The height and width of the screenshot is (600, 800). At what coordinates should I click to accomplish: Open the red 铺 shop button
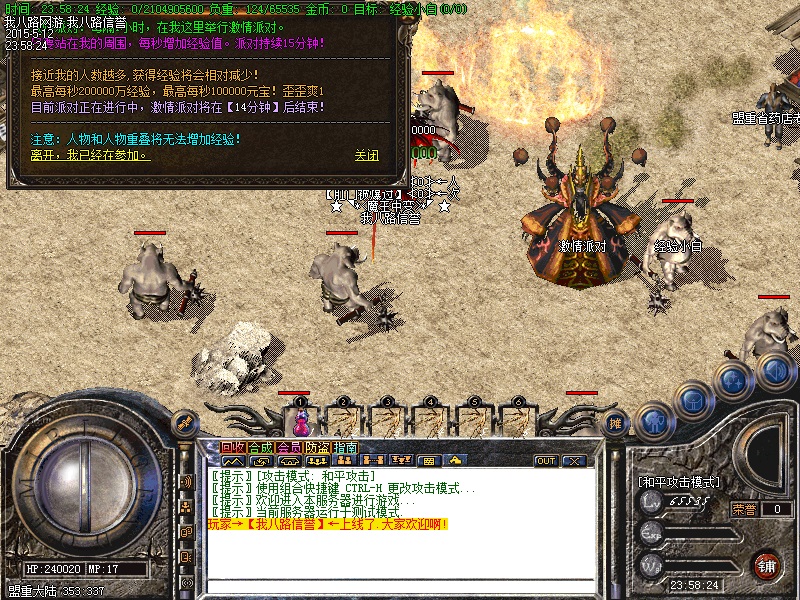coord(766,564)
